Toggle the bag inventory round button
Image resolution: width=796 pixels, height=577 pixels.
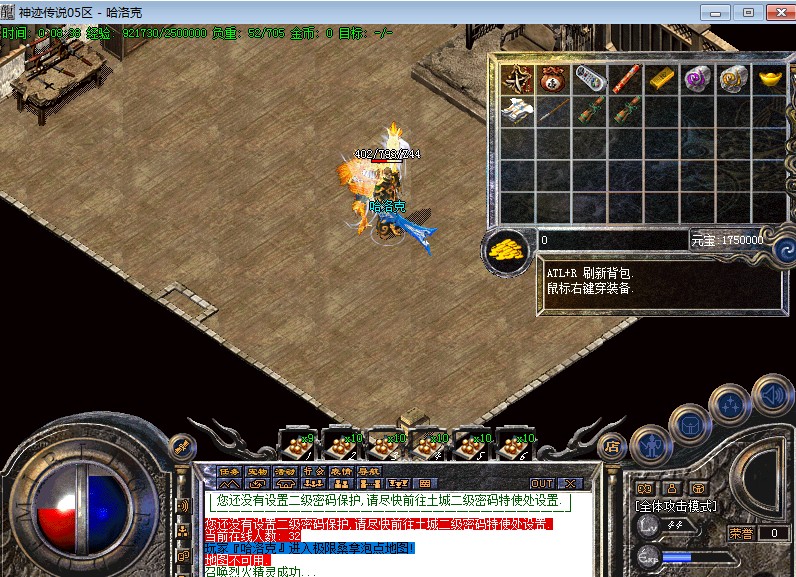690,426
